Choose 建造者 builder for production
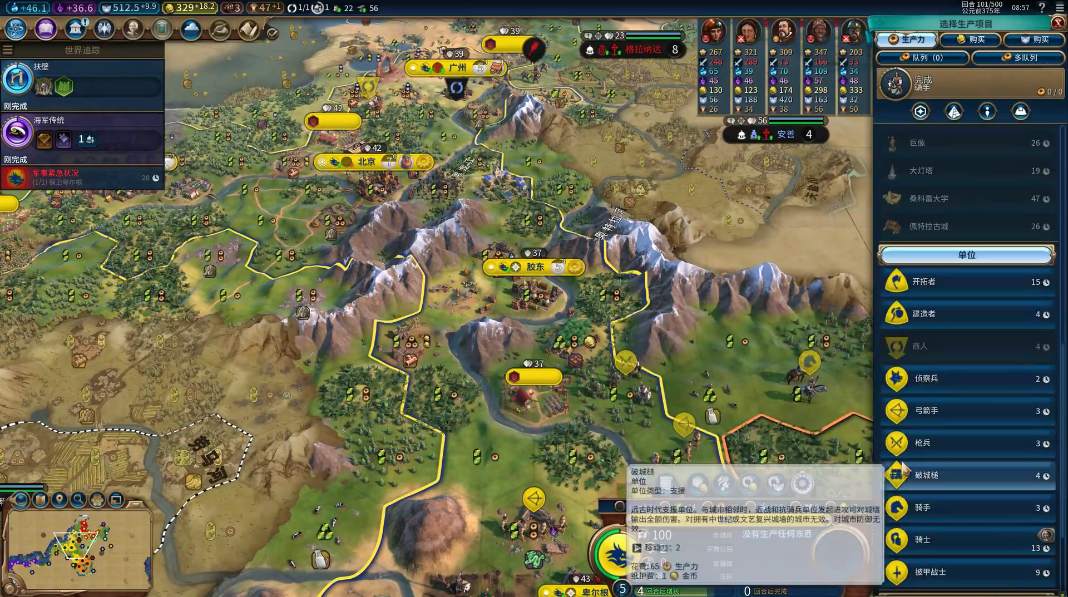This screenshot has height=597, width=1068. click(967, 314)
